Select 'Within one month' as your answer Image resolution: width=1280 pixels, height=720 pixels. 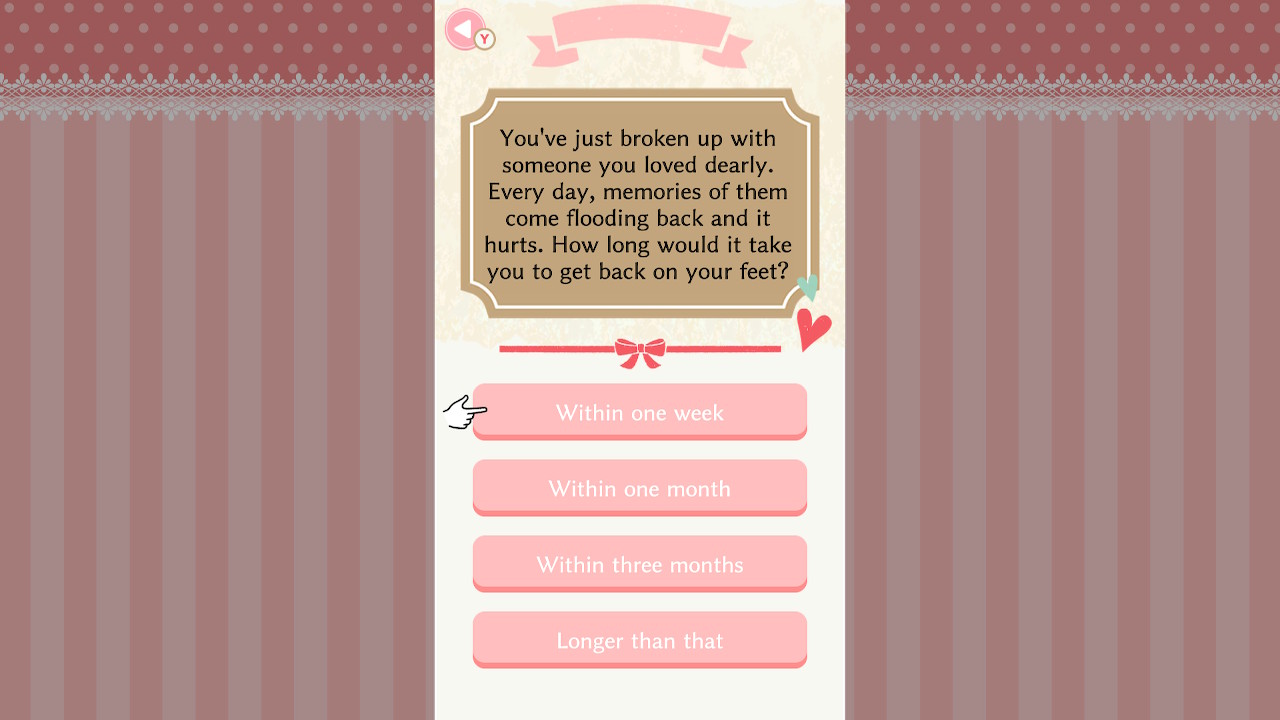[639, 488]
